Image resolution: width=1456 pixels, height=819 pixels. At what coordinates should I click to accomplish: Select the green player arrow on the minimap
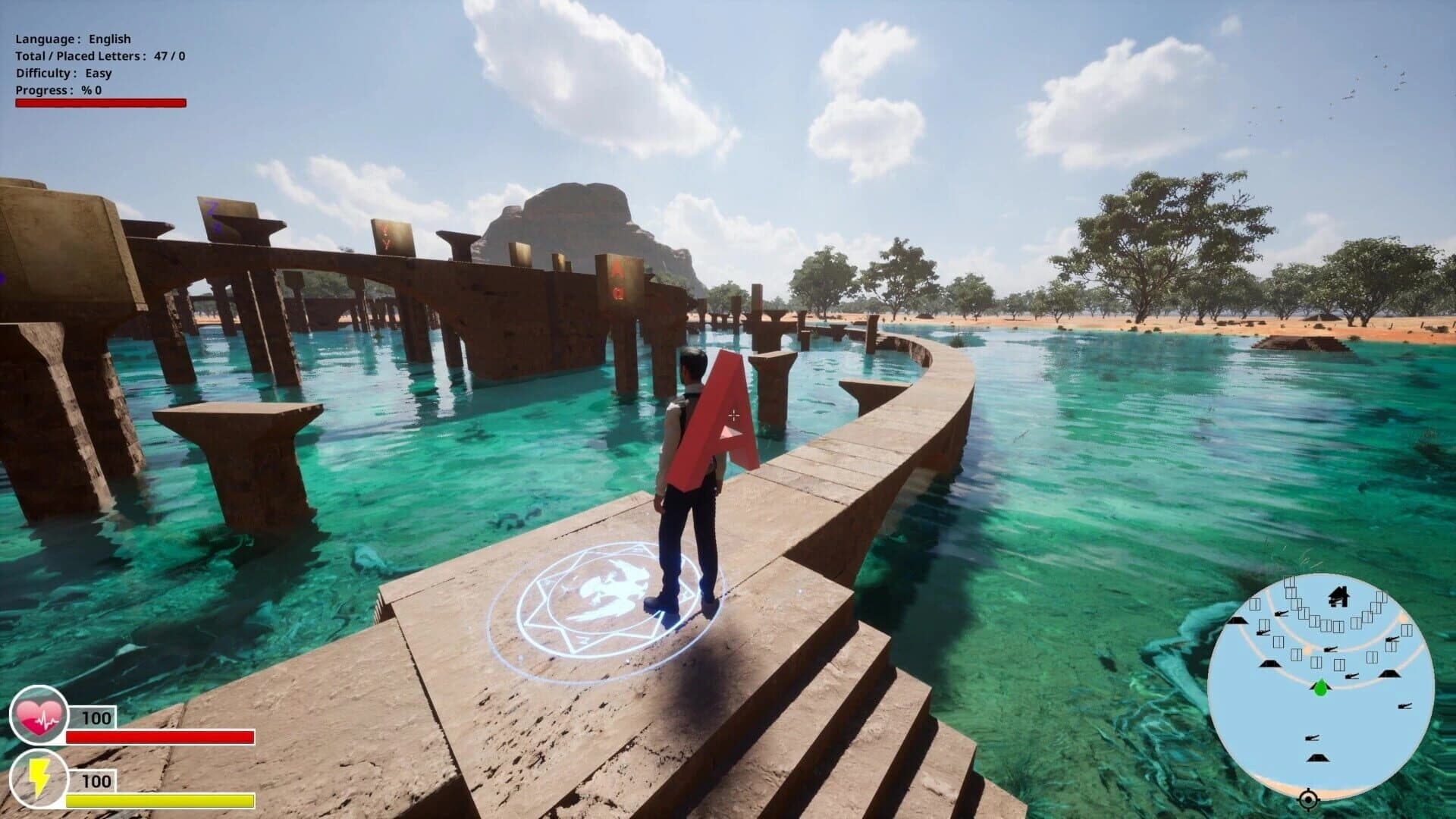tap(1320, 688)
